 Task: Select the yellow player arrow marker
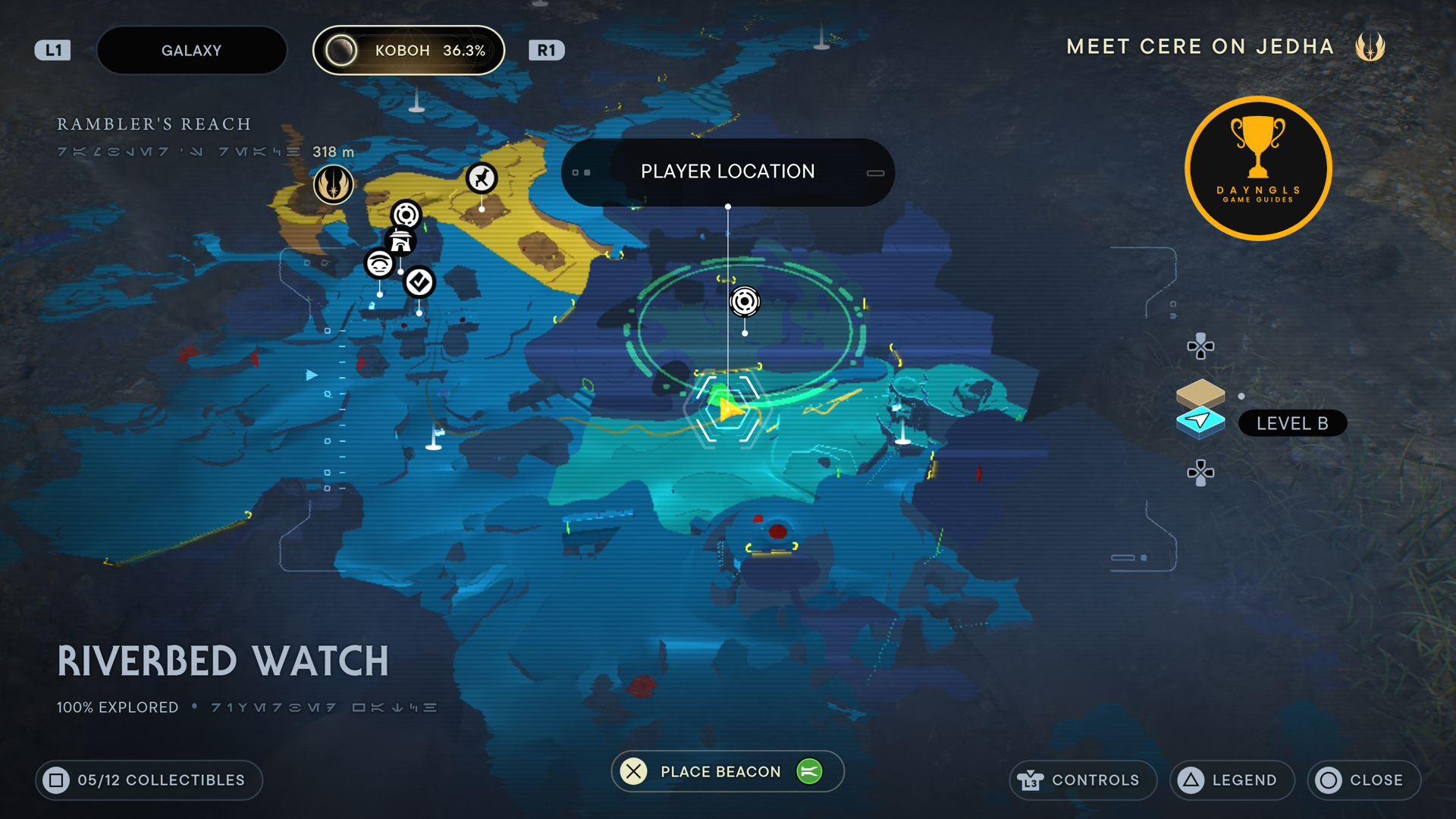(x=729, y=409)
